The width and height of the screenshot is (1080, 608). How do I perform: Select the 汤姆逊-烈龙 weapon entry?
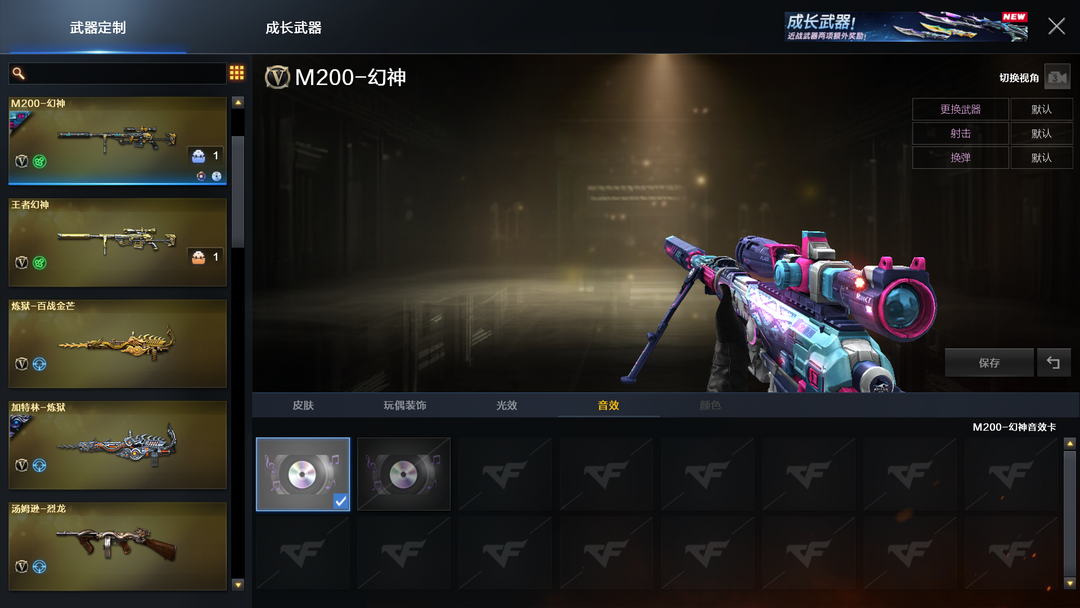[117, 546]
